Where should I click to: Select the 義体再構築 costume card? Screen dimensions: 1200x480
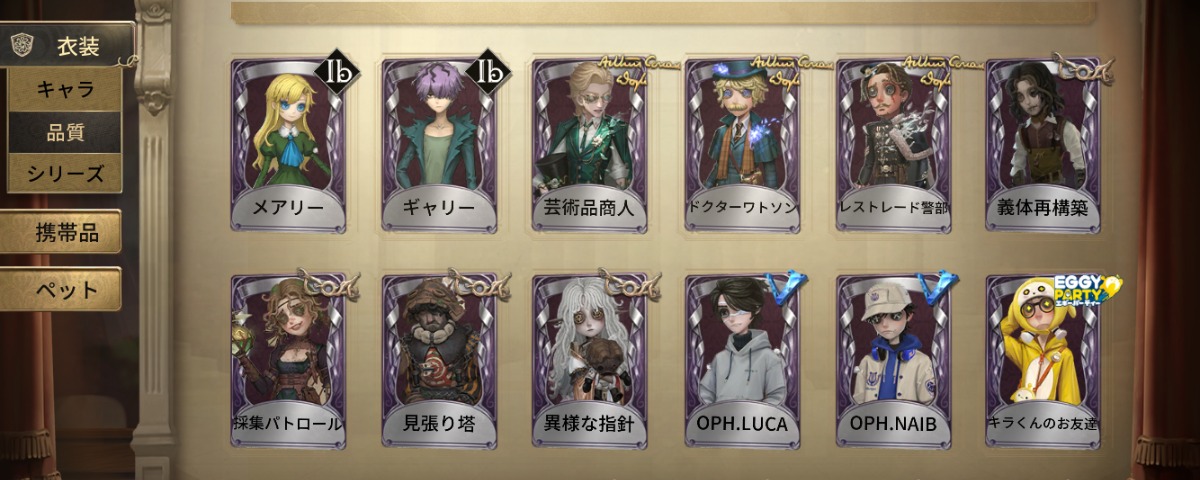(1043, 145)
